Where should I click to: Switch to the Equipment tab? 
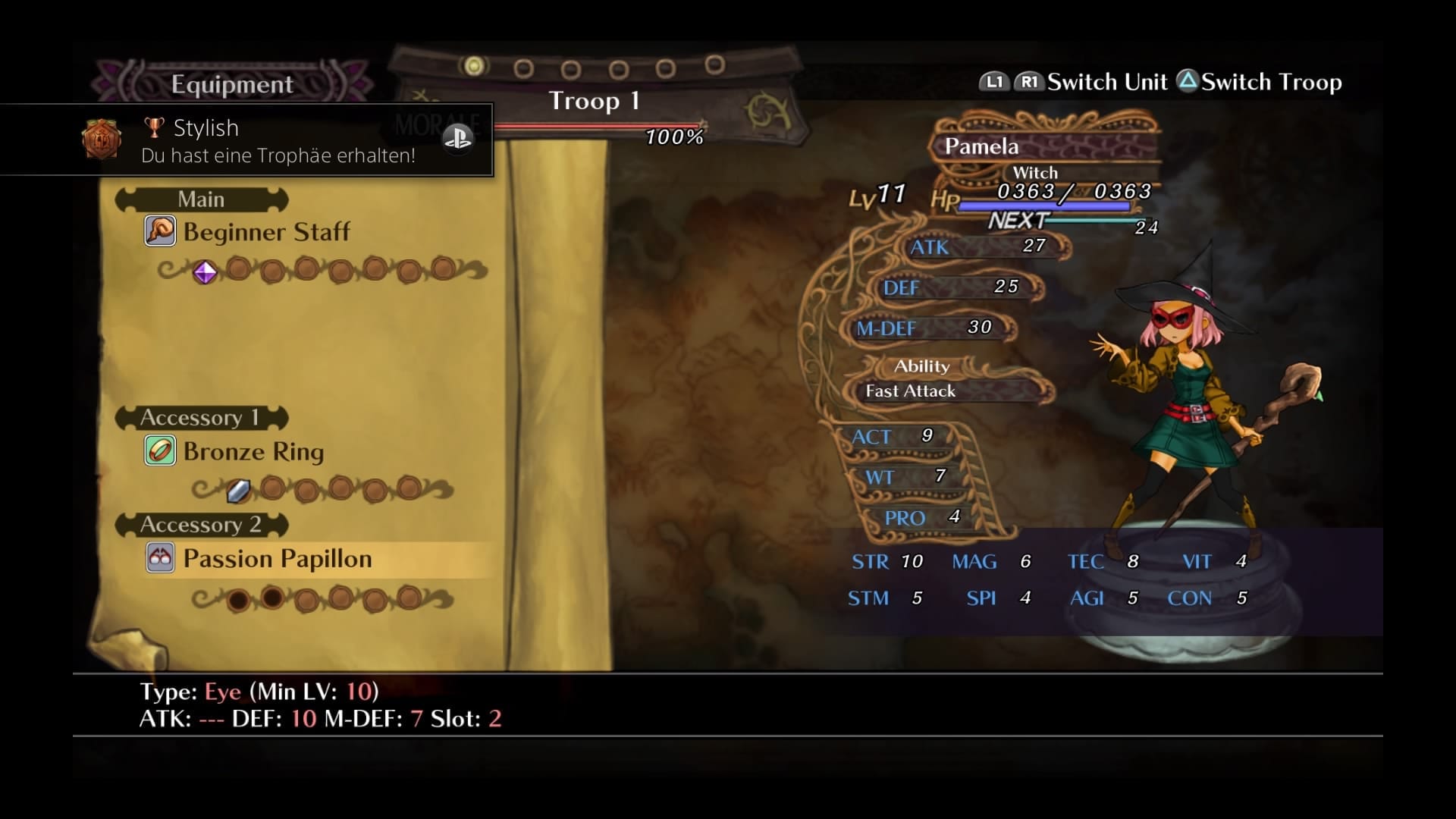(x=232, y=83)
